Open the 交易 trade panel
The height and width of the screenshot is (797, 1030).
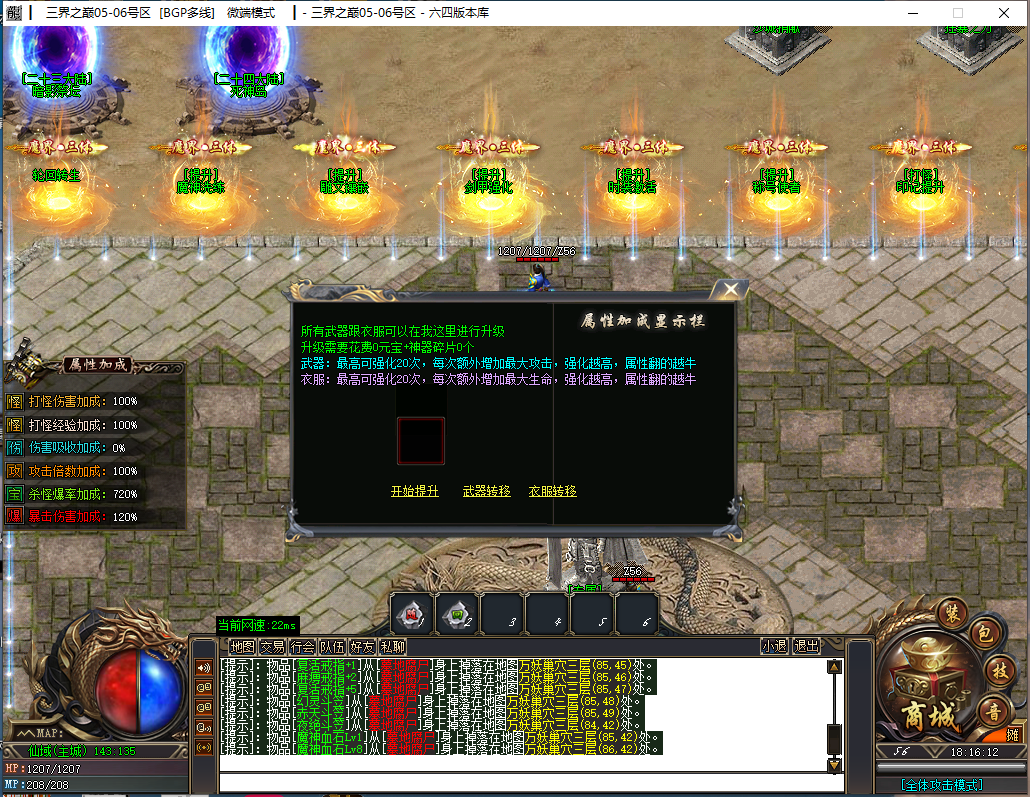pos(272,646)
